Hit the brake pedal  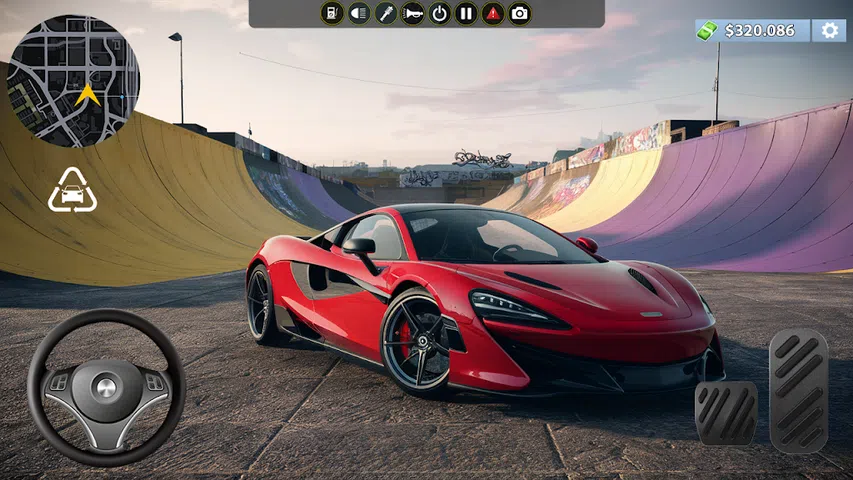coord(725,412)
